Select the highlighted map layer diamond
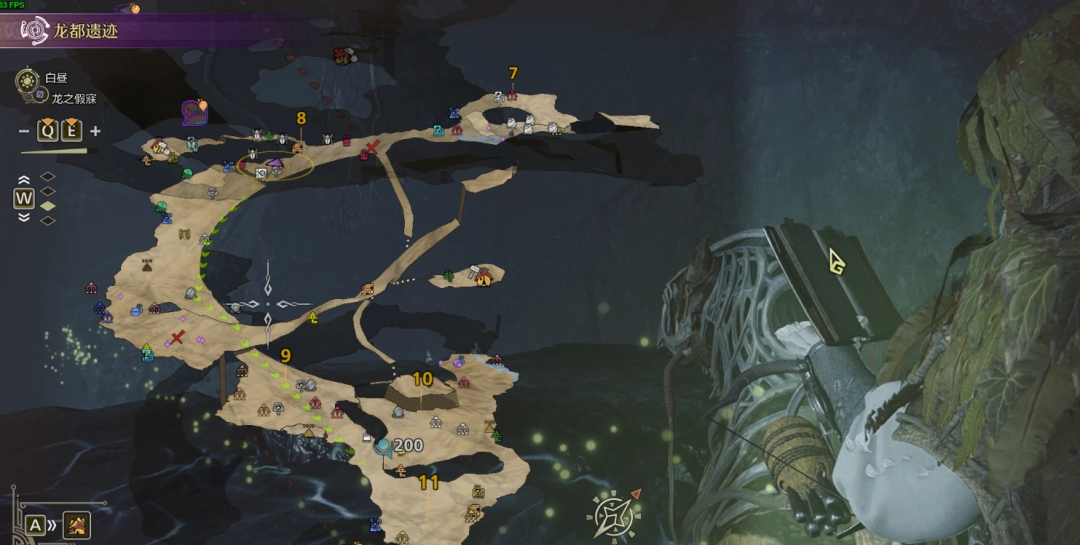The image size is (1080, 545). 47,205
